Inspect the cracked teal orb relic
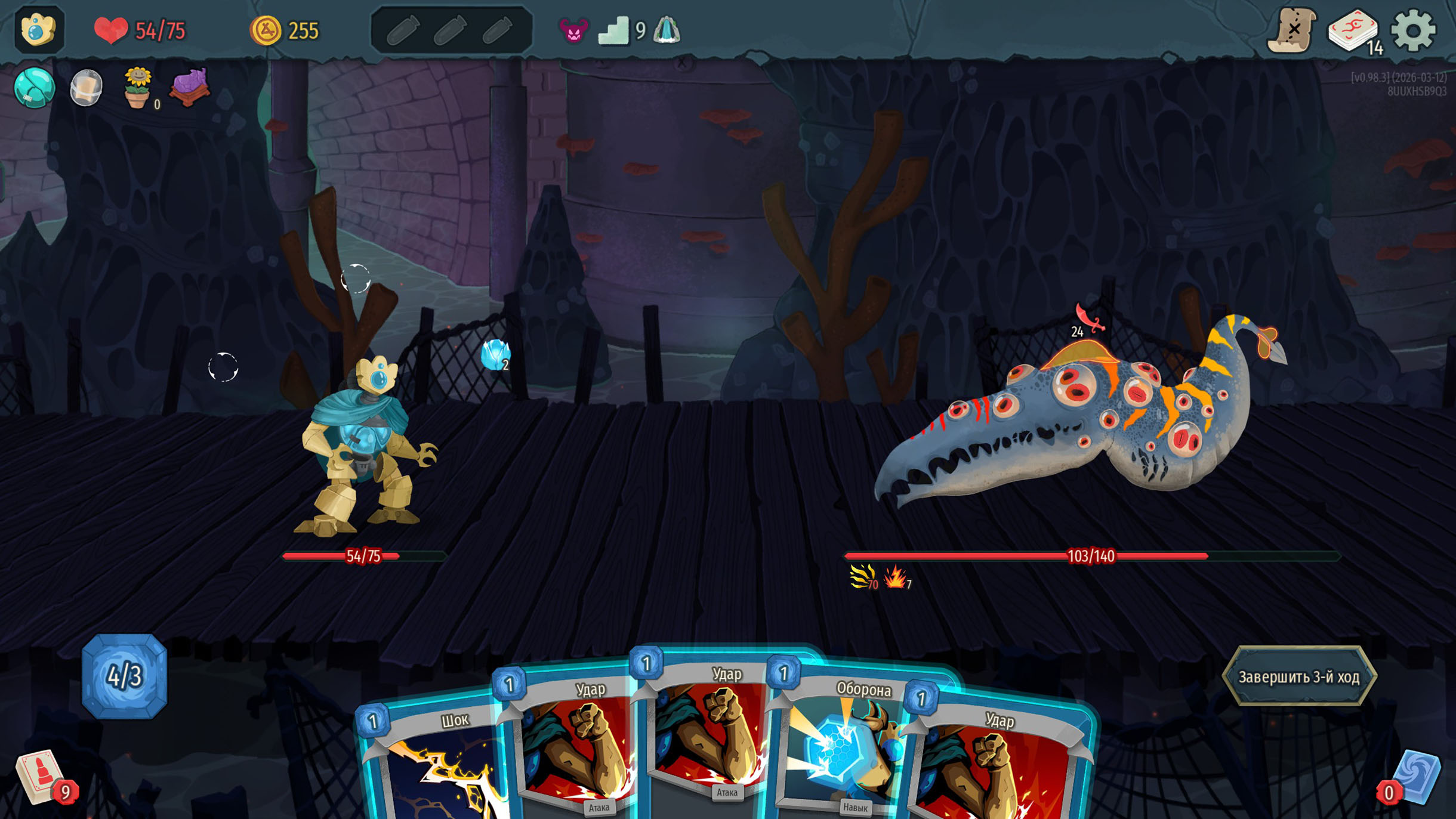1456x819 pixels. (x=34, y=88)
